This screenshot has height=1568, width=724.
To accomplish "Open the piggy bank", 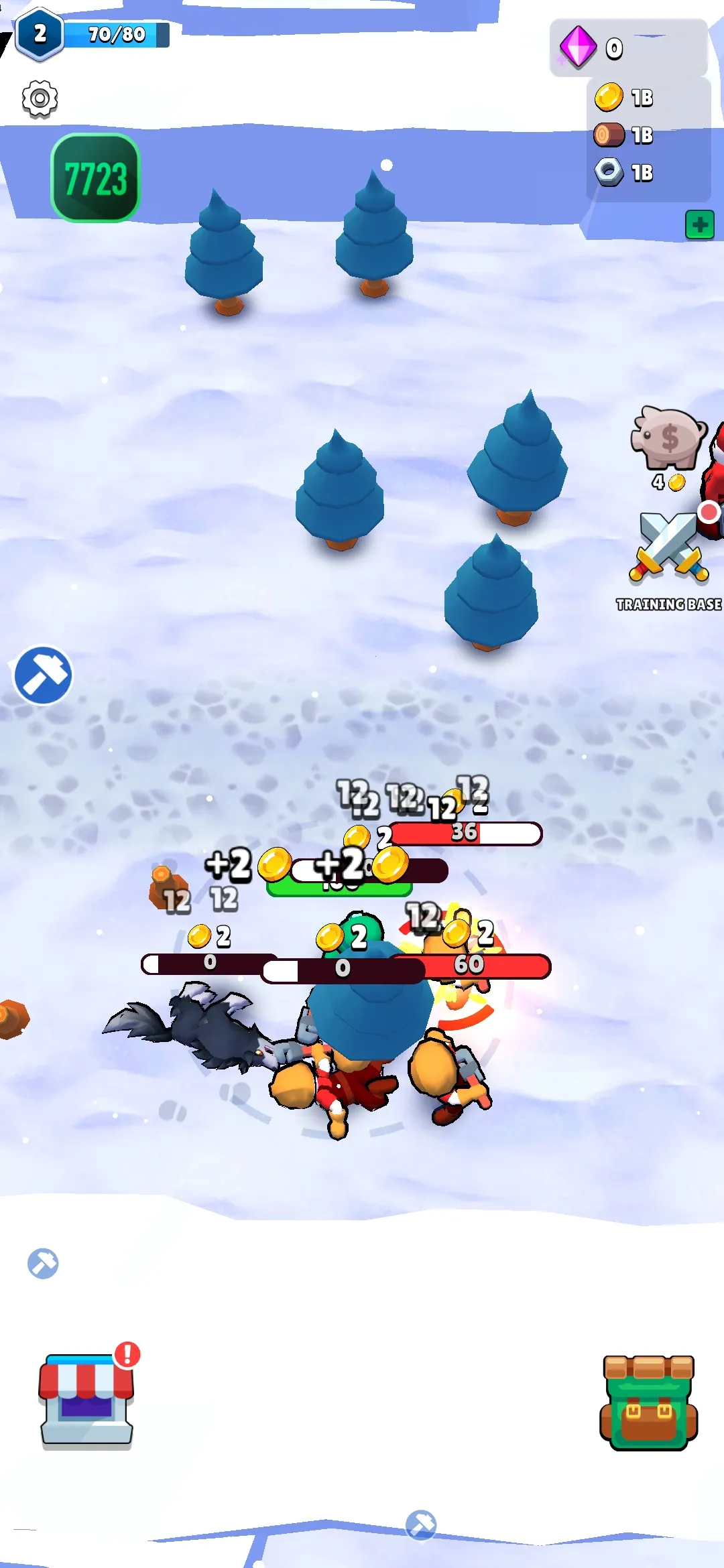I will [668, 438].
